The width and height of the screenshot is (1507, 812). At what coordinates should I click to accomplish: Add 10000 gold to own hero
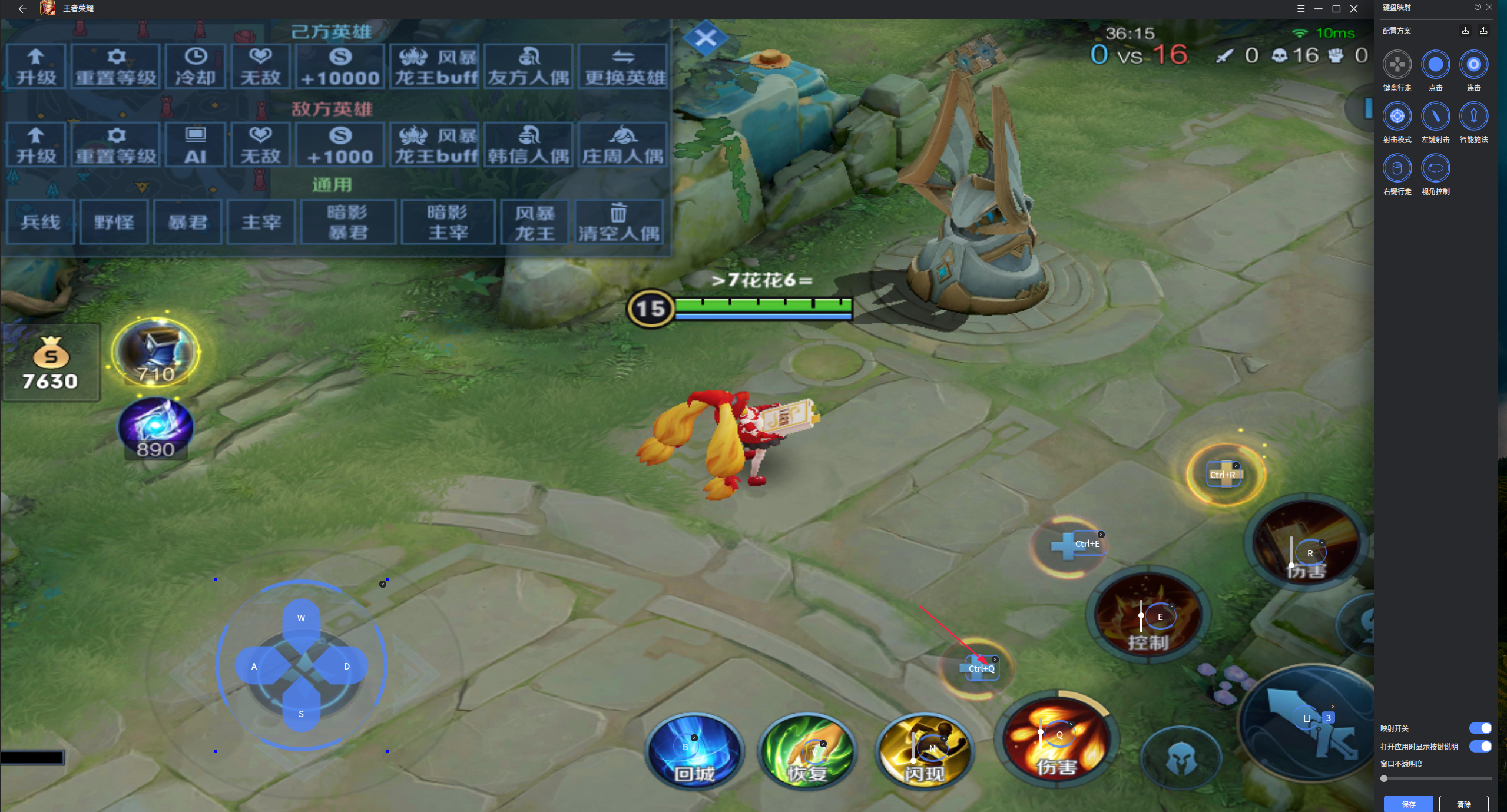point(340,67)
